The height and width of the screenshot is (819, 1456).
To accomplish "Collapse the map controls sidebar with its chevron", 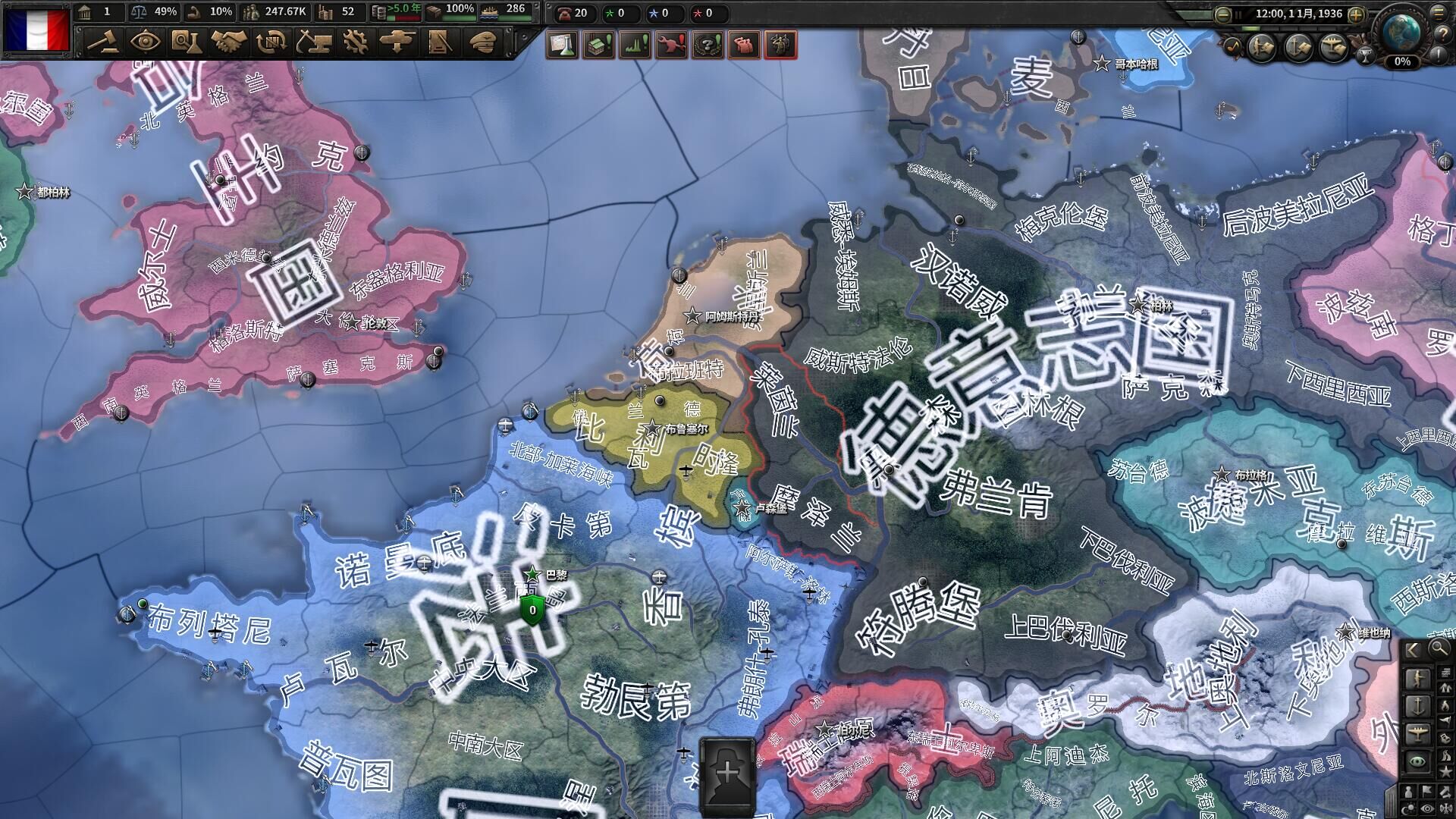I will coord(1413,650).
